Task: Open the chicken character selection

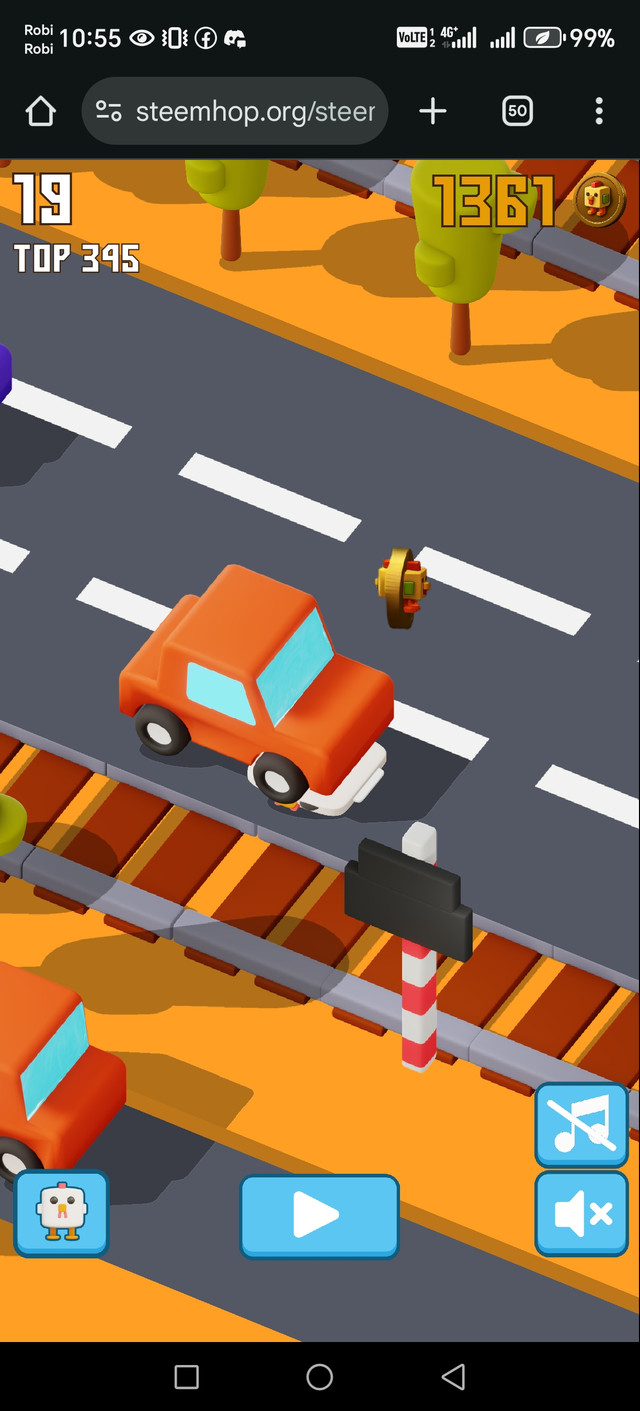Action: tap(61, 1213)
